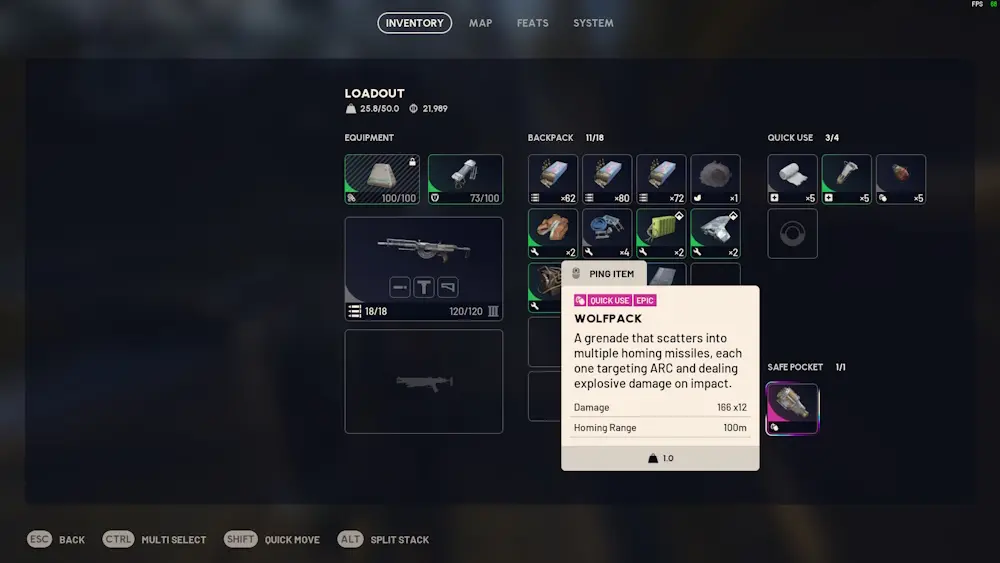Select the Wolfpack grenade in Safe Pocket

click(x=792, y=409)
